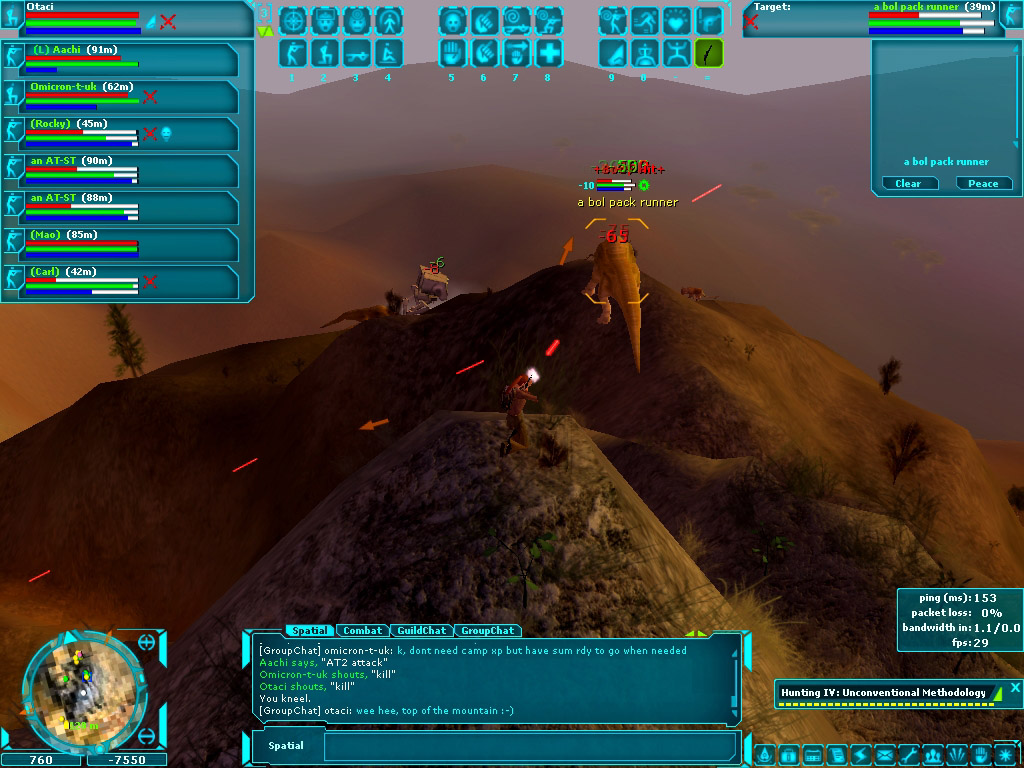Switch to the Combat chat tab
Image resolution: width=1024 pixels, height=768 pixels.
(x=363, y=630)
